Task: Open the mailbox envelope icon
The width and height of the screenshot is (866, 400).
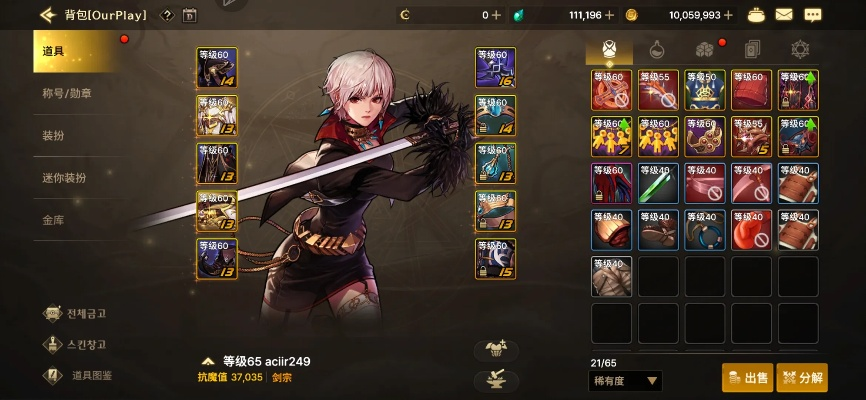Action: pyautogui.click(x=784, y=15)
